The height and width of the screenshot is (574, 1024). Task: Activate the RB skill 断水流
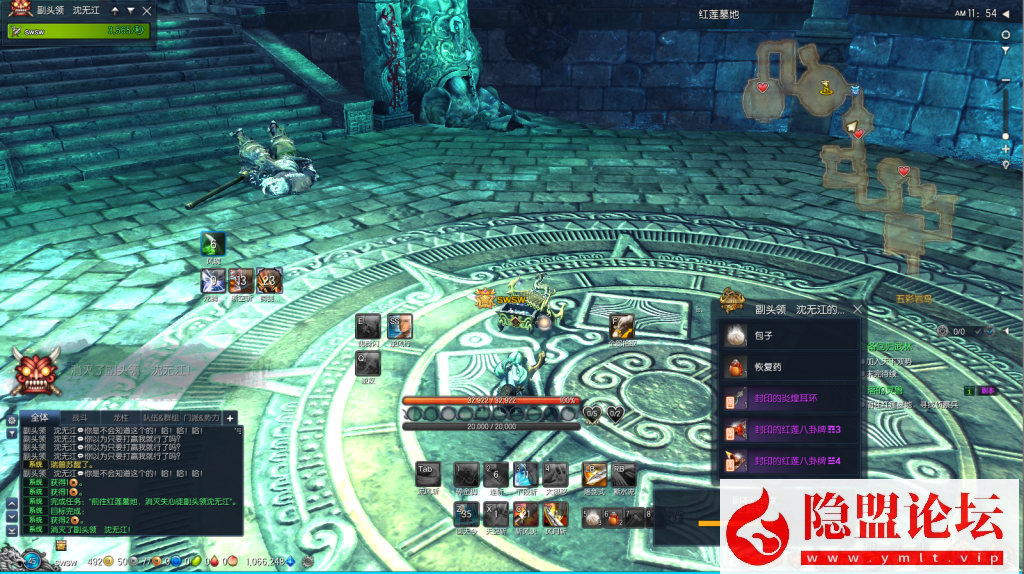pos(622,475)
